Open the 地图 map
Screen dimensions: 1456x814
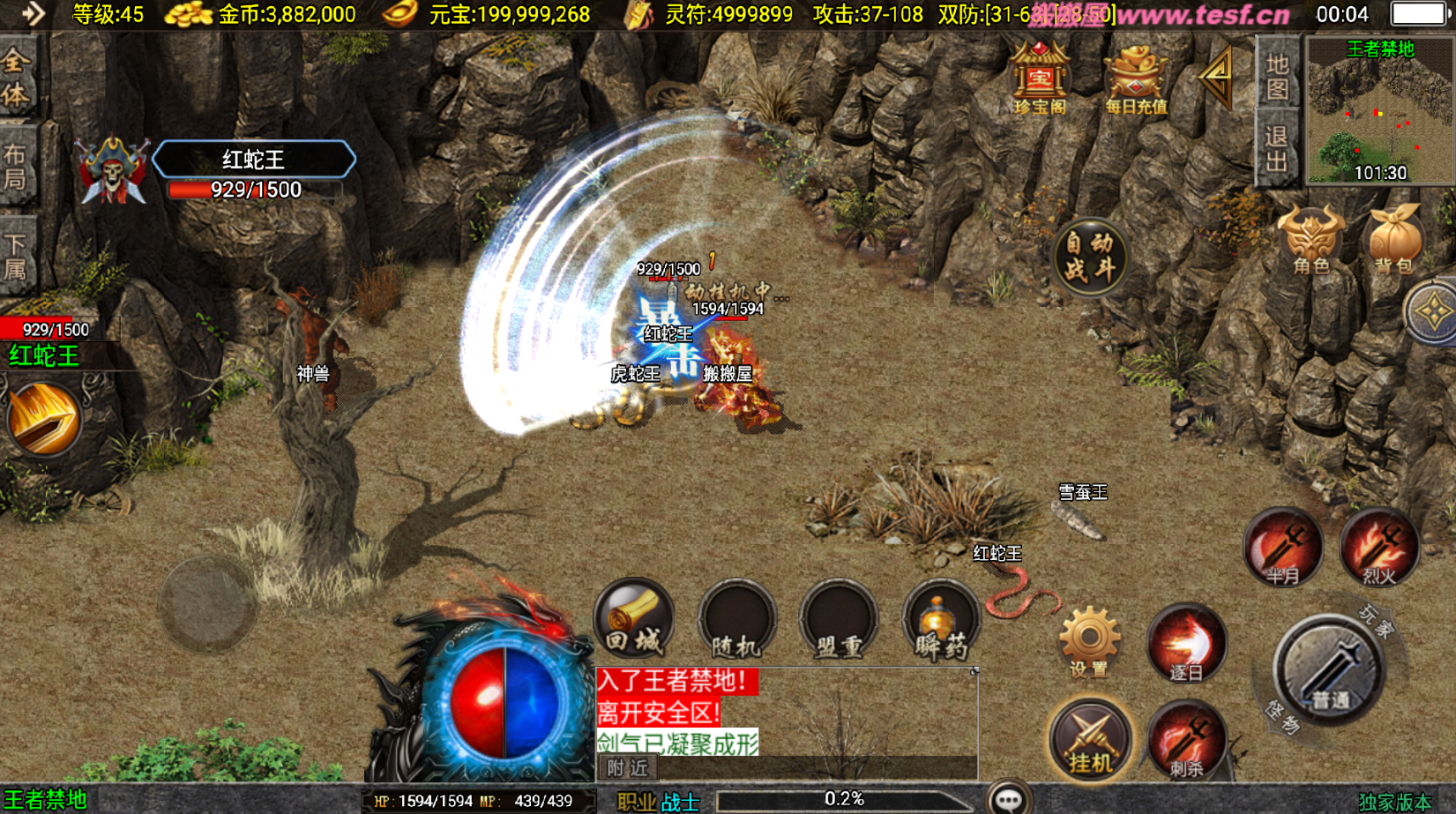(x=1277, y=77)
